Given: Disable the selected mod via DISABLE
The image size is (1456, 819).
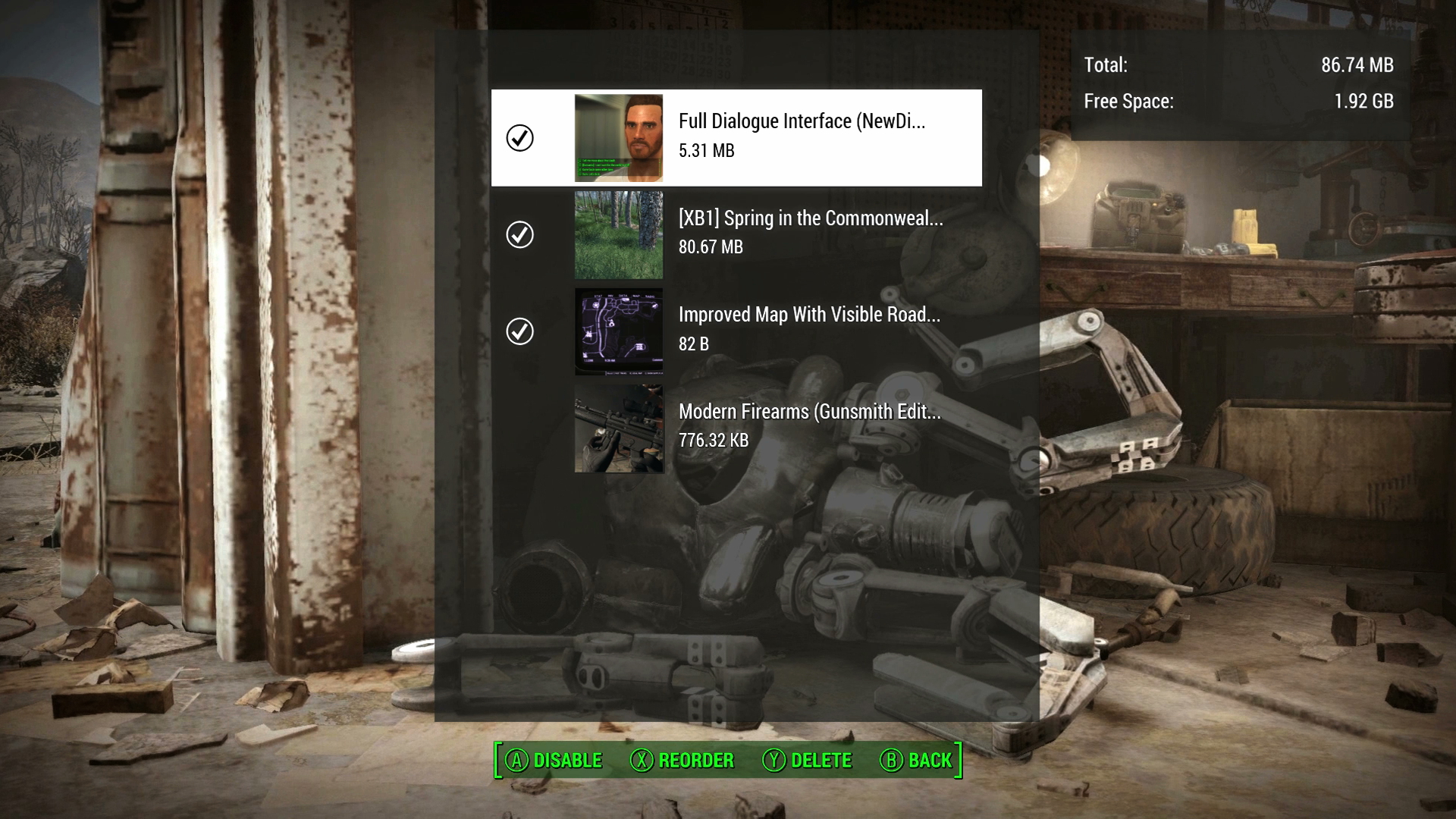Looking at the screenshot, I should pyautogui.click(x=566, y=760).
